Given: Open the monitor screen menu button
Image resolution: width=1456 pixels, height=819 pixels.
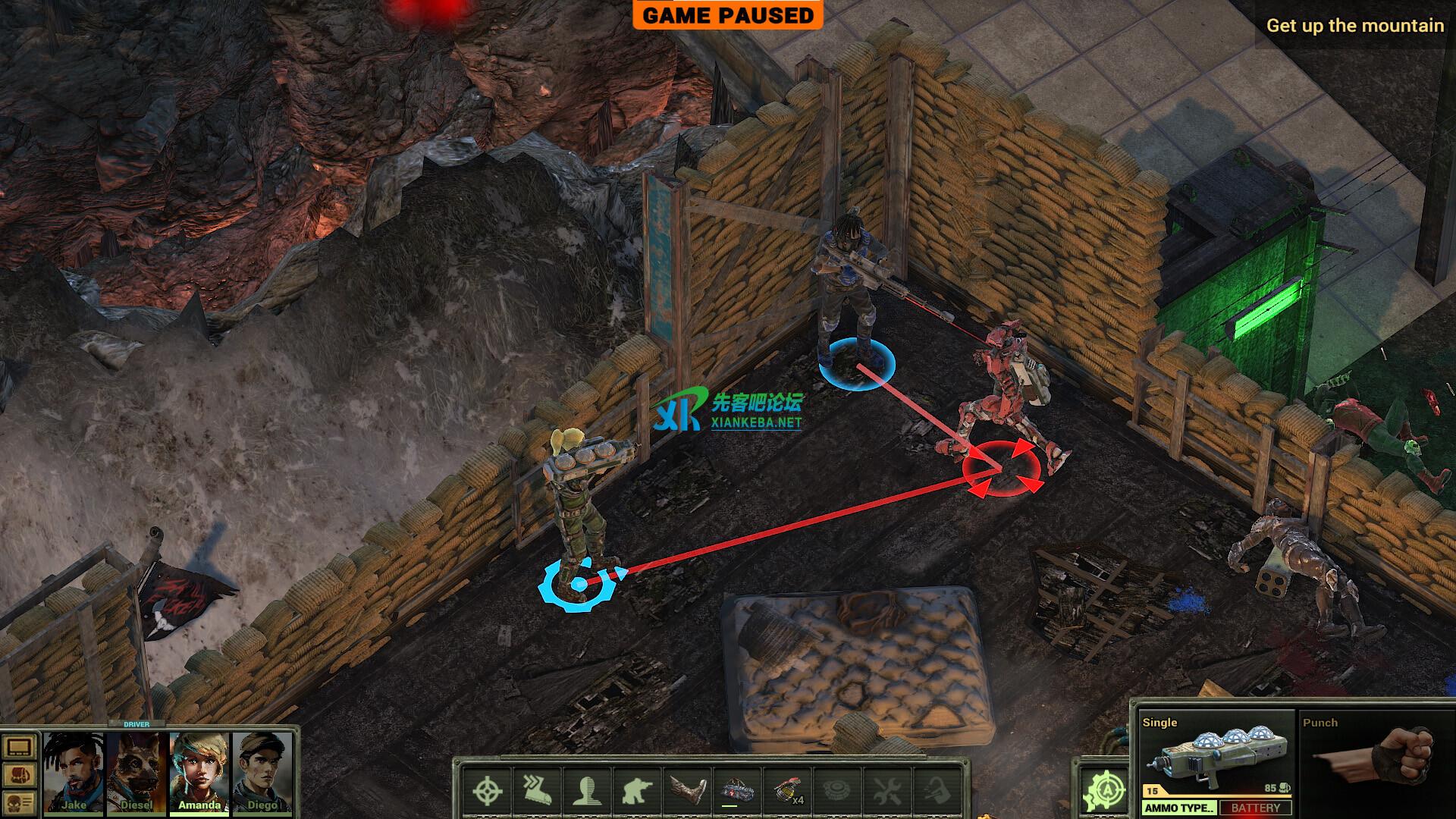Looking at the screenshot, I should (x=19, y=748).
